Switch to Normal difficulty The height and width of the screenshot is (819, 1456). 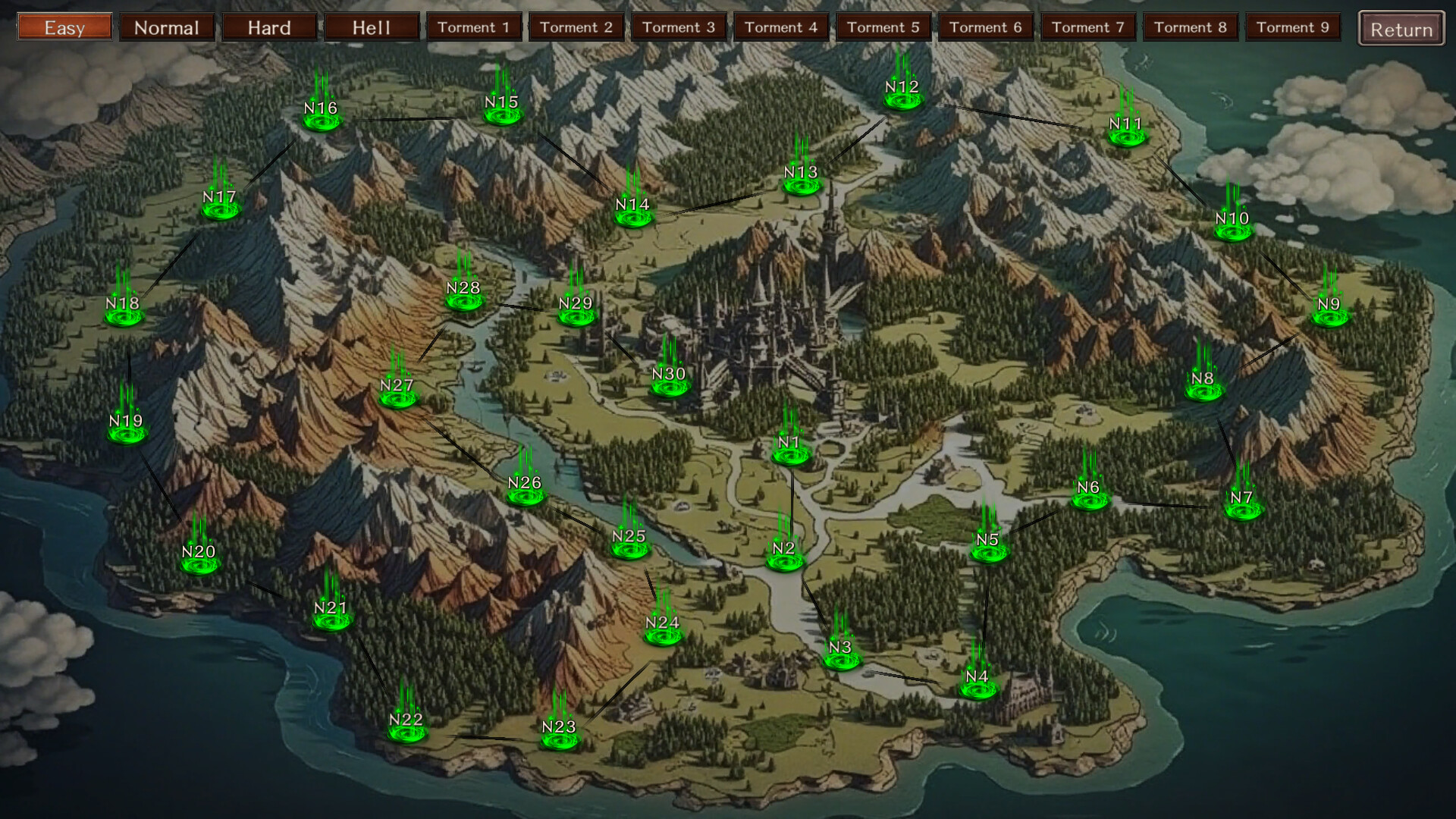pos(167,28)
